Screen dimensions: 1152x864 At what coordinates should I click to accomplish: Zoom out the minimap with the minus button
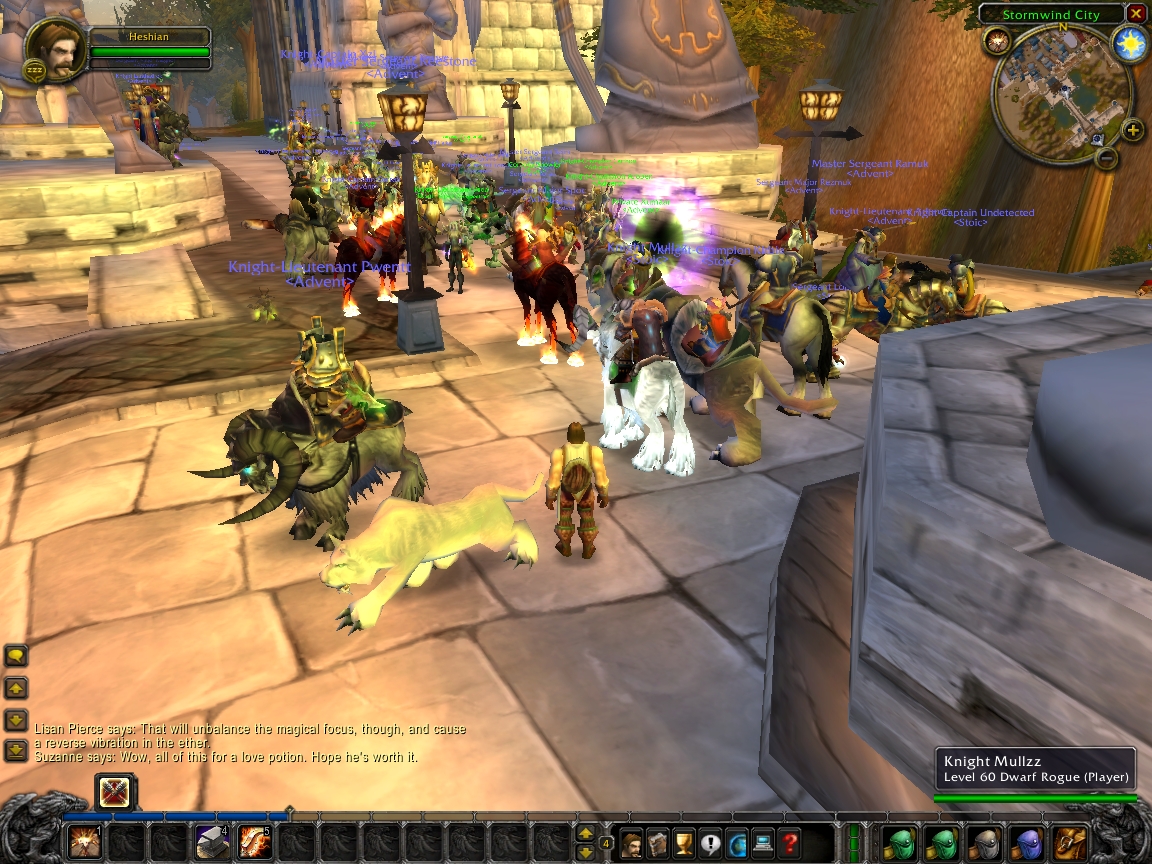[x=1106, y=157]
